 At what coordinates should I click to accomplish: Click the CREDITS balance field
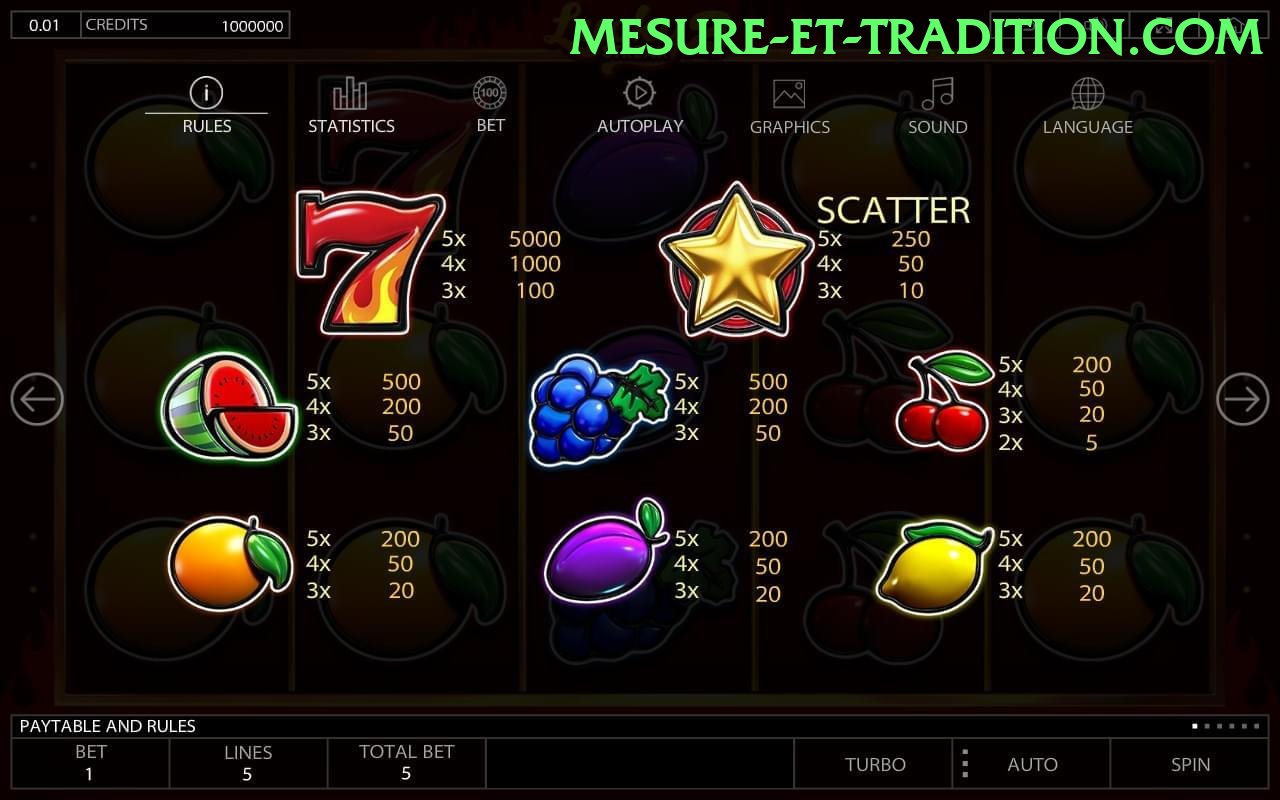click(187, 24)
